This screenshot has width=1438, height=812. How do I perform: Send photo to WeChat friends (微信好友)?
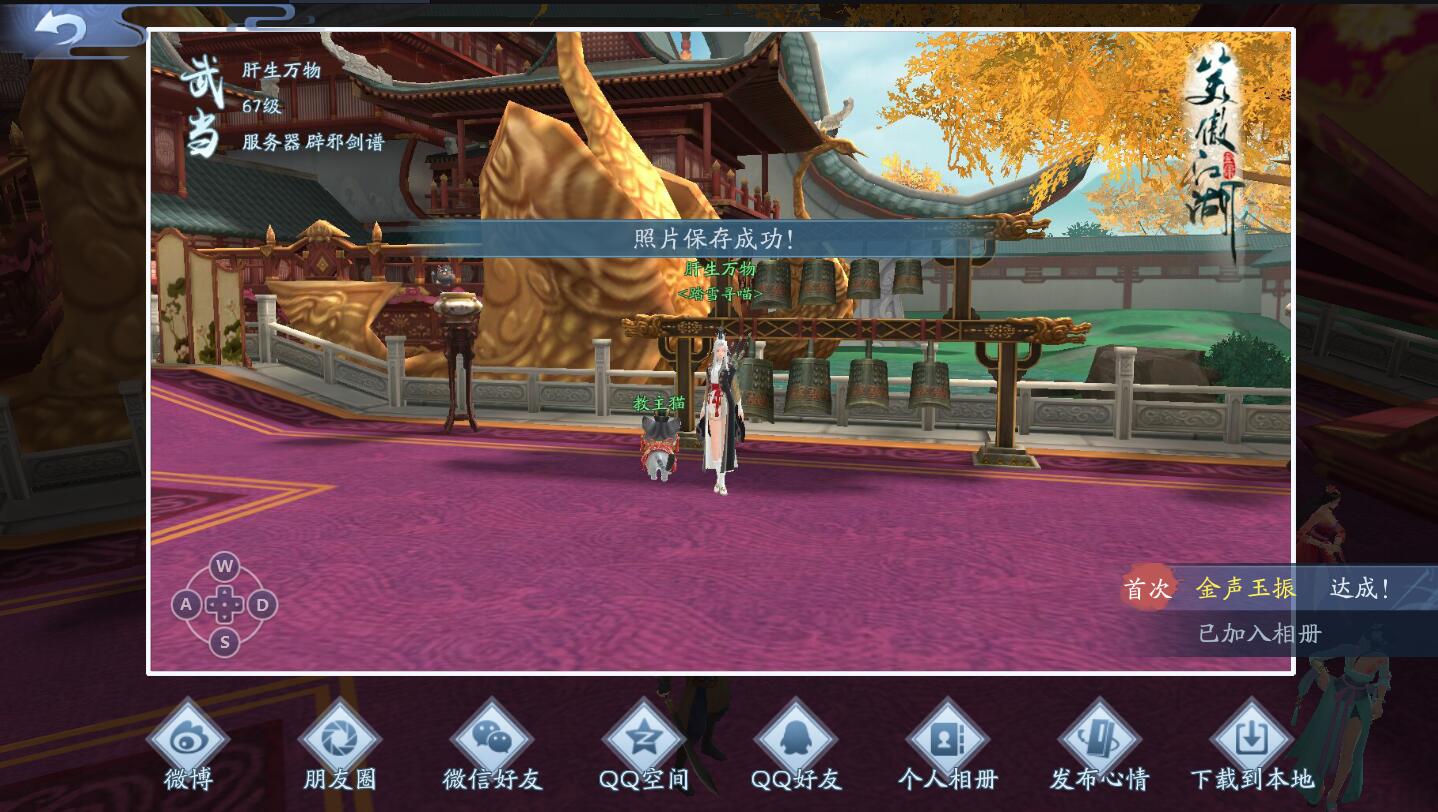click(492, 741)
